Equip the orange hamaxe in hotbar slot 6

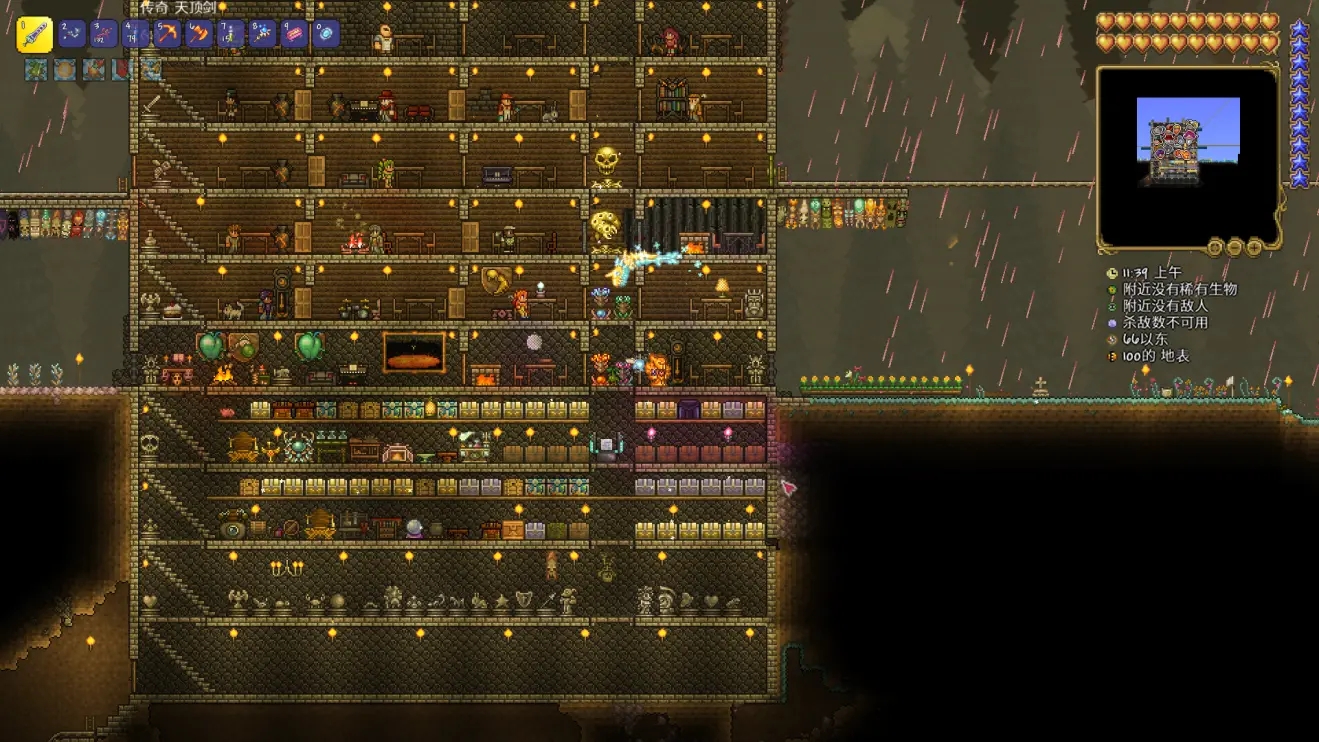click(199, 34)
